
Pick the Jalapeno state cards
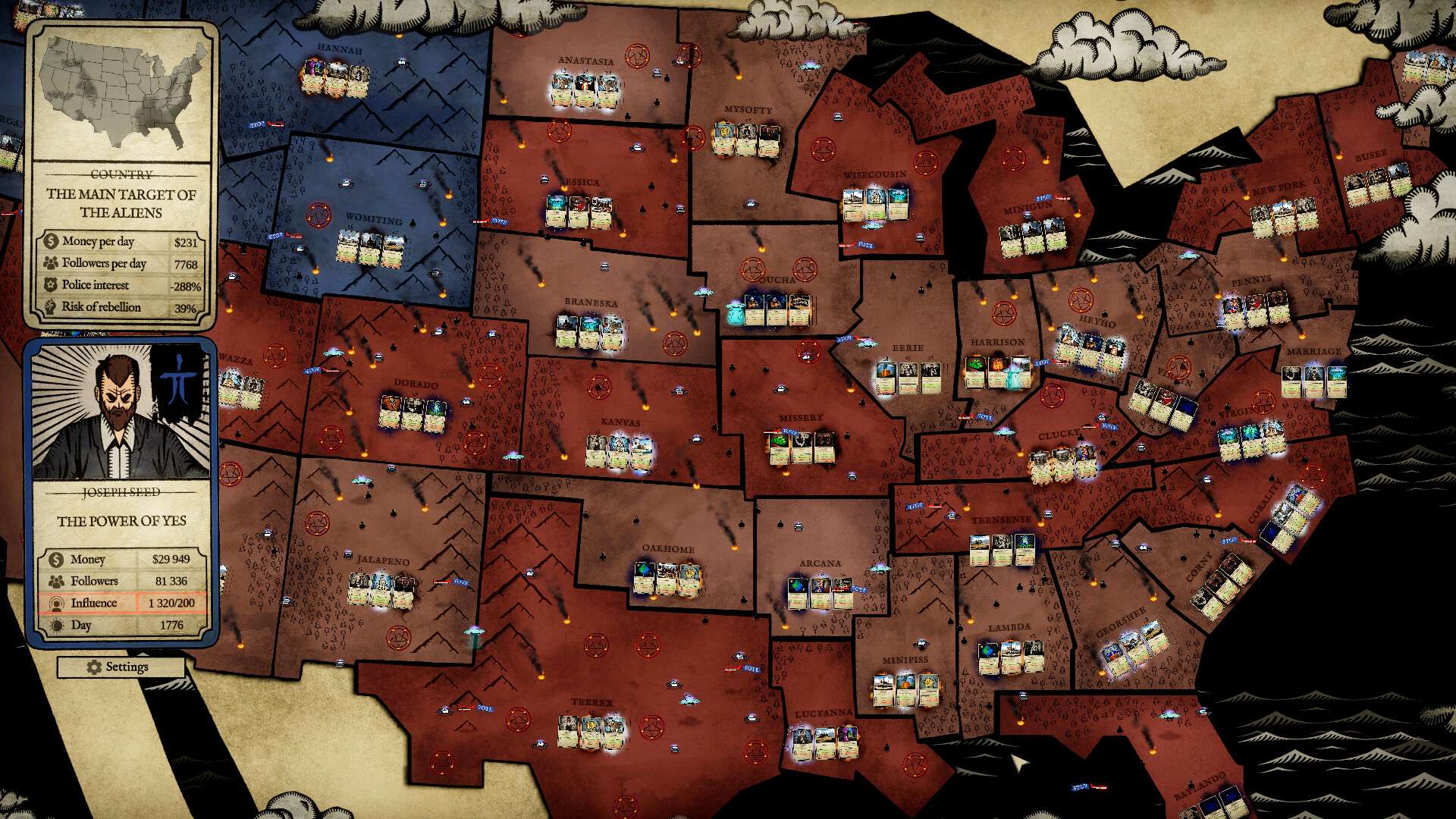point(381,589)
